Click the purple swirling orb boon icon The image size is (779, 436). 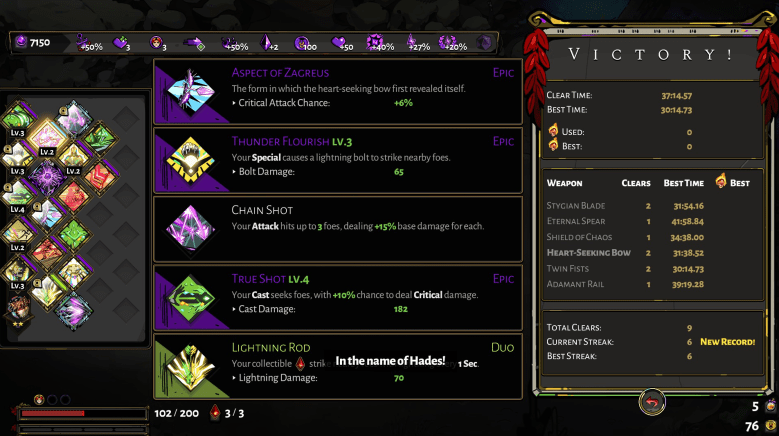[46, 178]
